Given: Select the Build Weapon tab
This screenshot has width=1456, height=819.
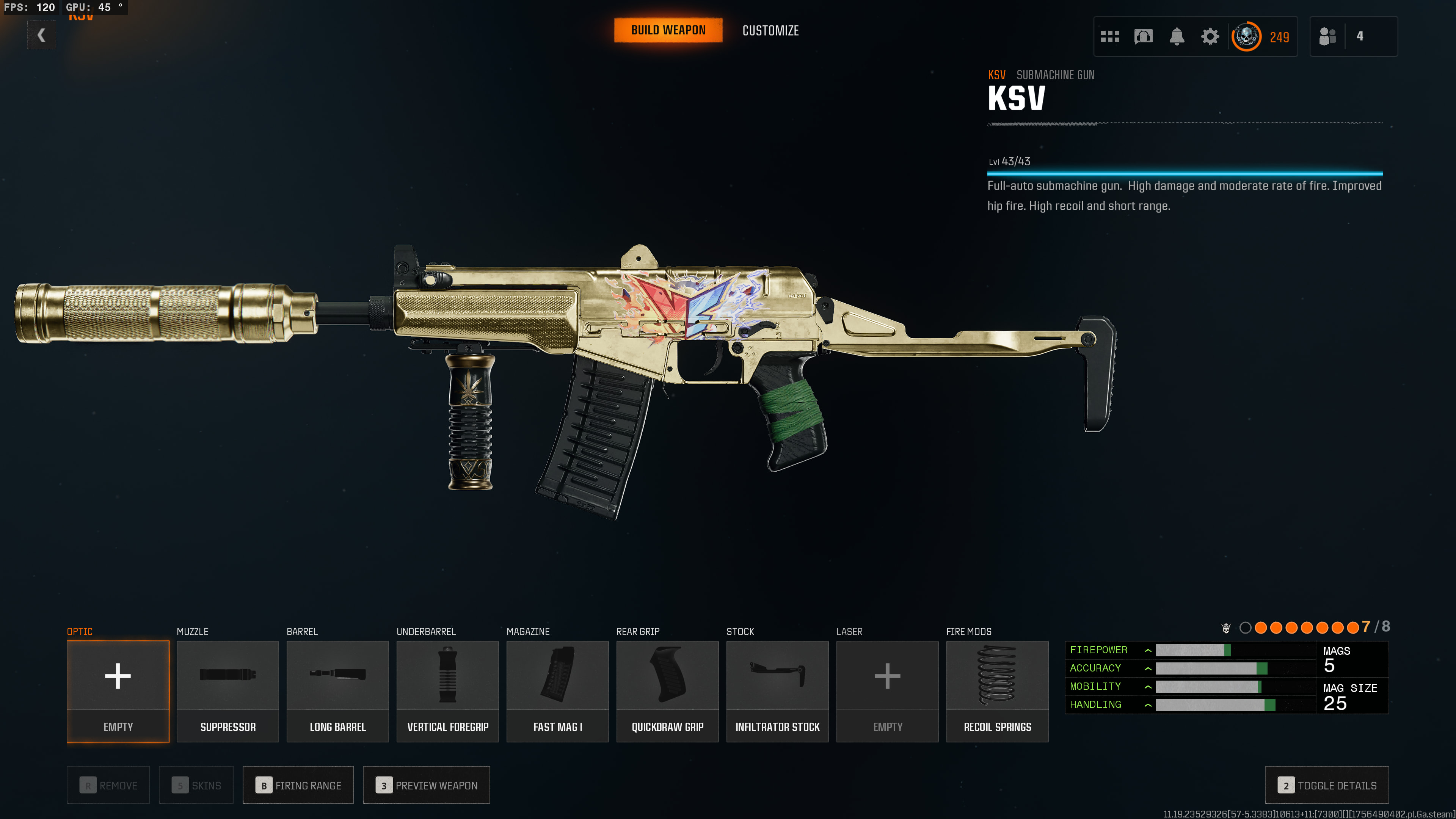Looking at the screenshot, I should [x=668, y=30].
